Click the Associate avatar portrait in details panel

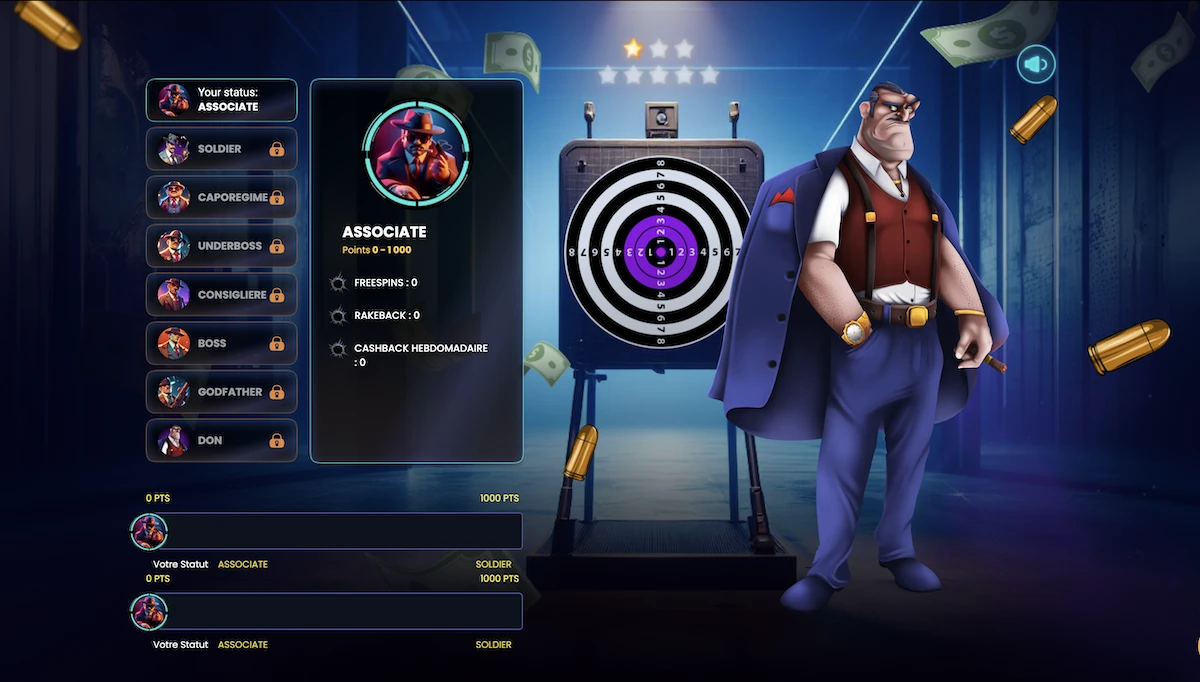pyautogui.click(x=416, y=151)
